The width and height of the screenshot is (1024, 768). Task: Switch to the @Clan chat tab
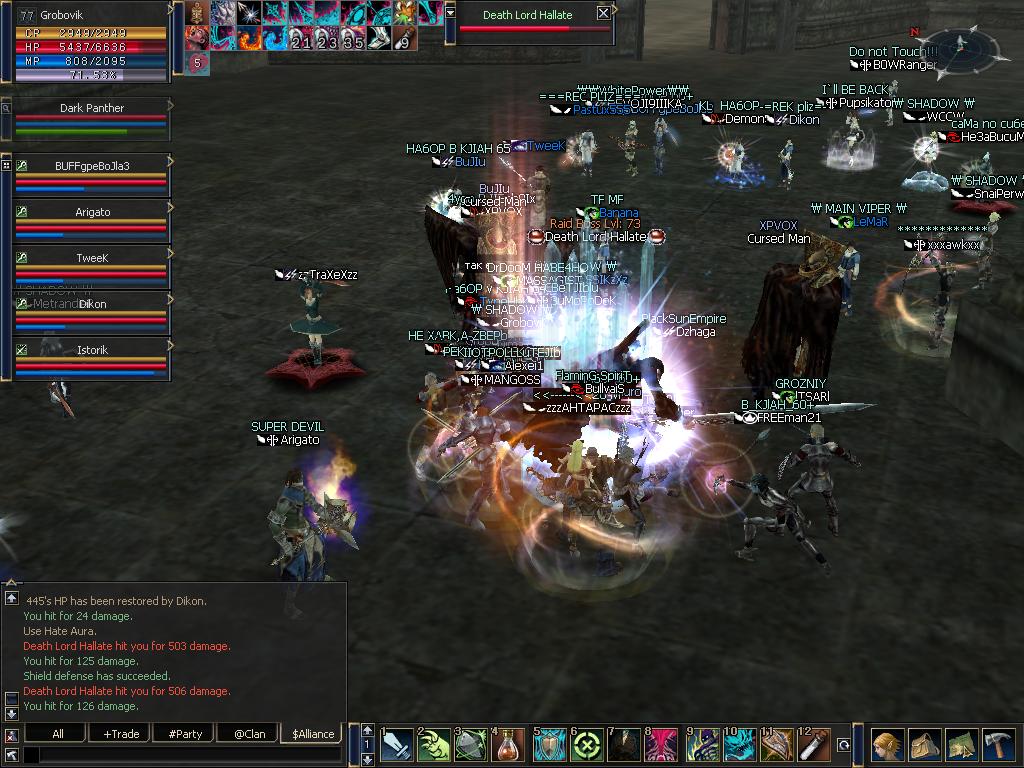[247, 734]
